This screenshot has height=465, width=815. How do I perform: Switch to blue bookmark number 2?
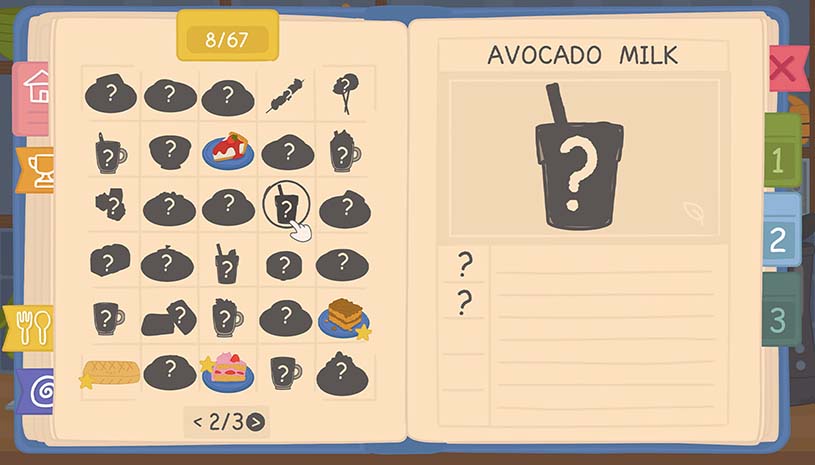[779, 236]
